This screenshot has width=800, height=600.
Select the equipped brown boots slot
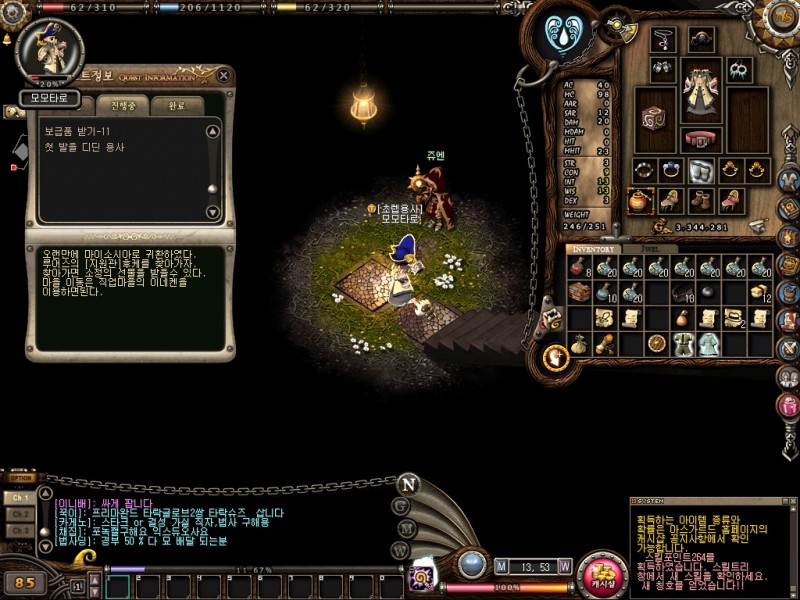[701, 200]
